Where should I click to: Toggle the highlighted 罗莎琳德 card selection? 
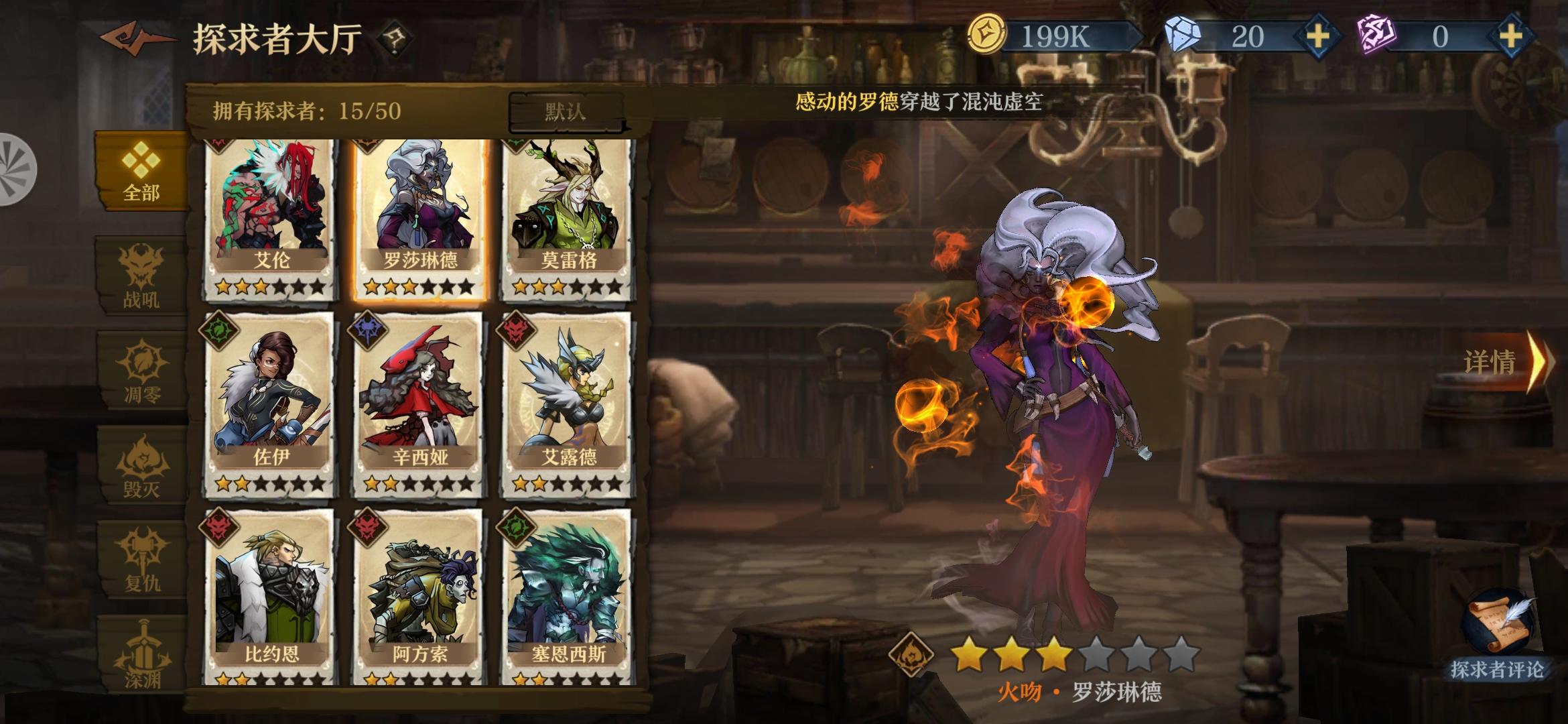(417, 215)
